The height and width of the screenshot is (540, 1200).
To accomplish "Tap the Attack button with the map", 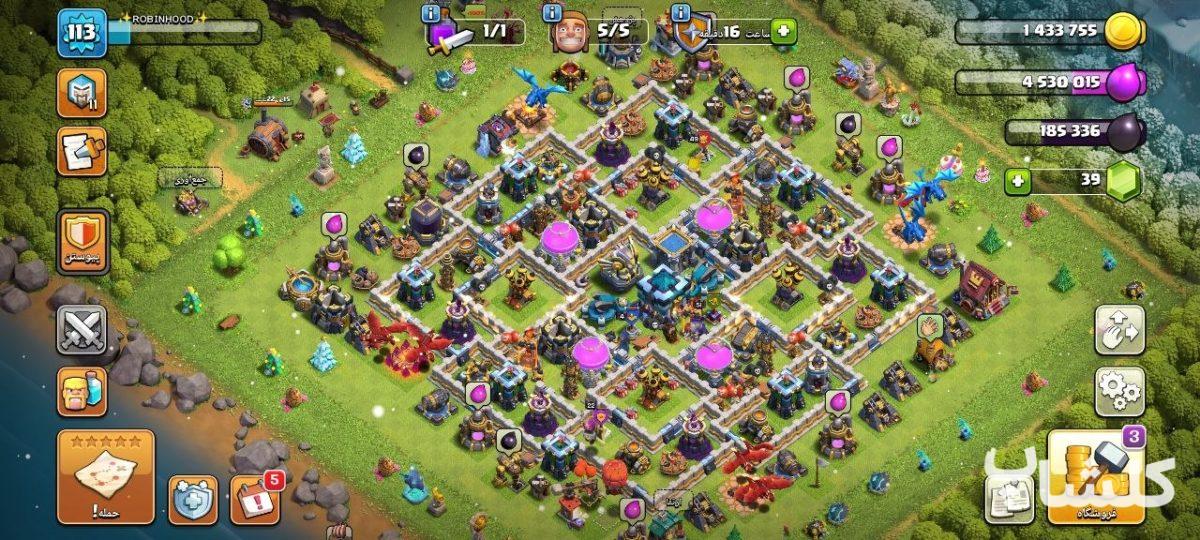I will pyautogui.click(x=106, y=477).
